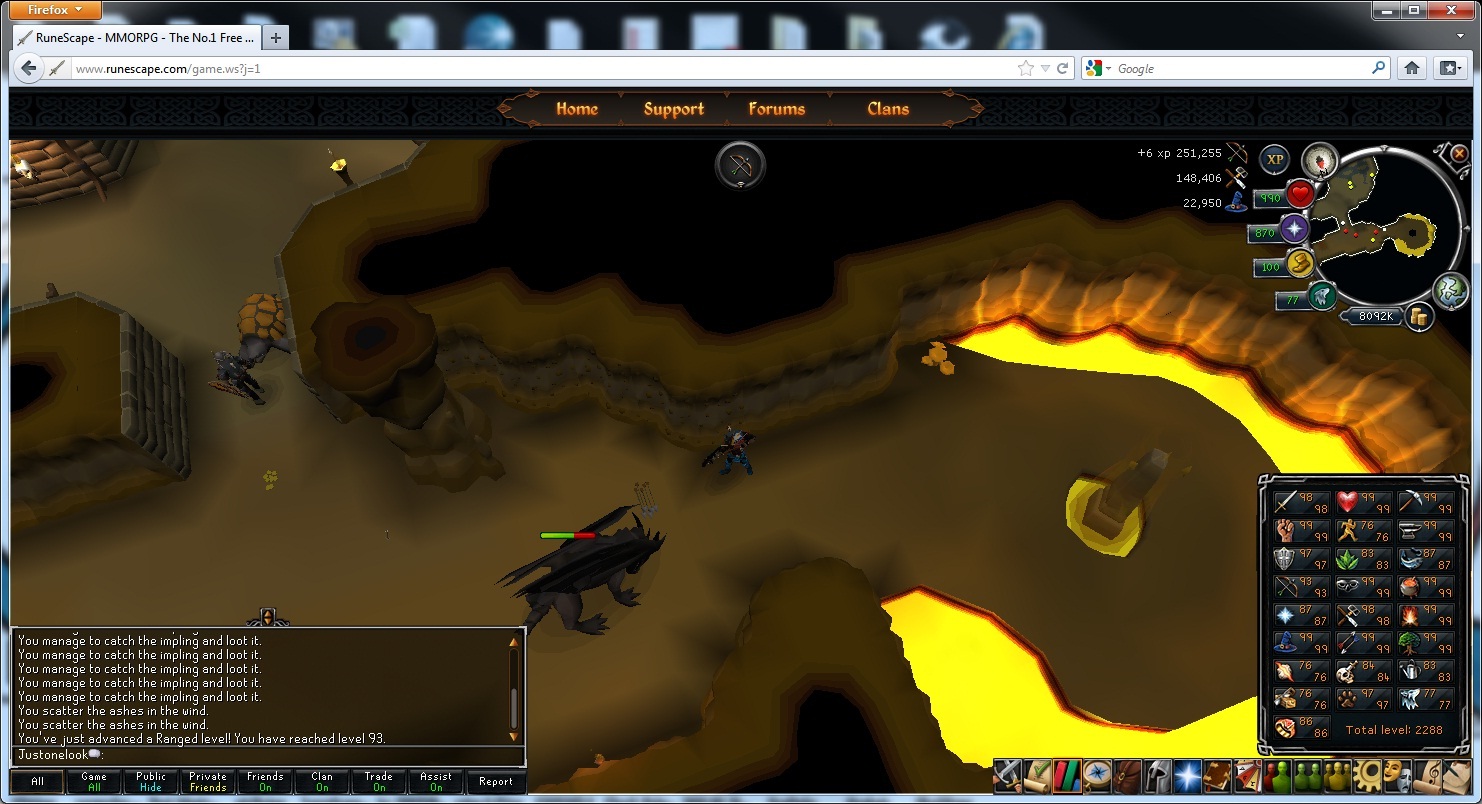
Task: Reload the page in the browser
Action: point(1063,68)
